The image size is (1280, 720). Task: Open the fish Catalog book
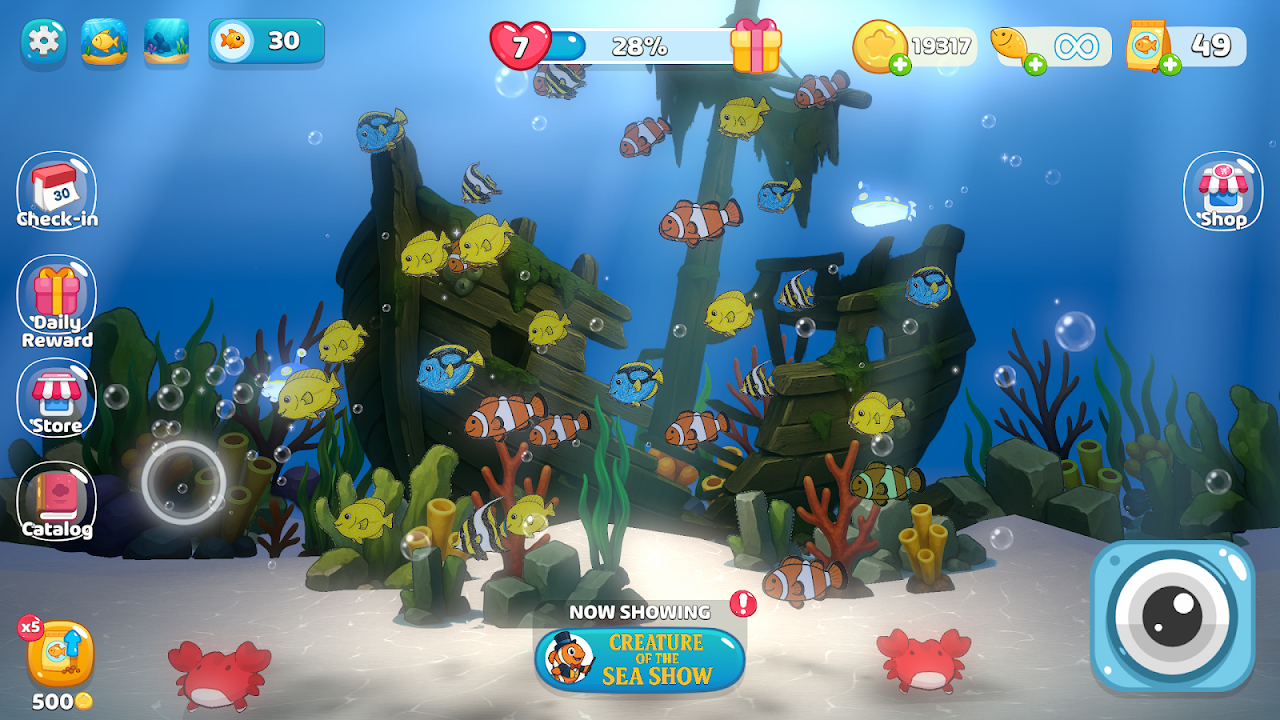pyautogui.click(x=57, y=502)
